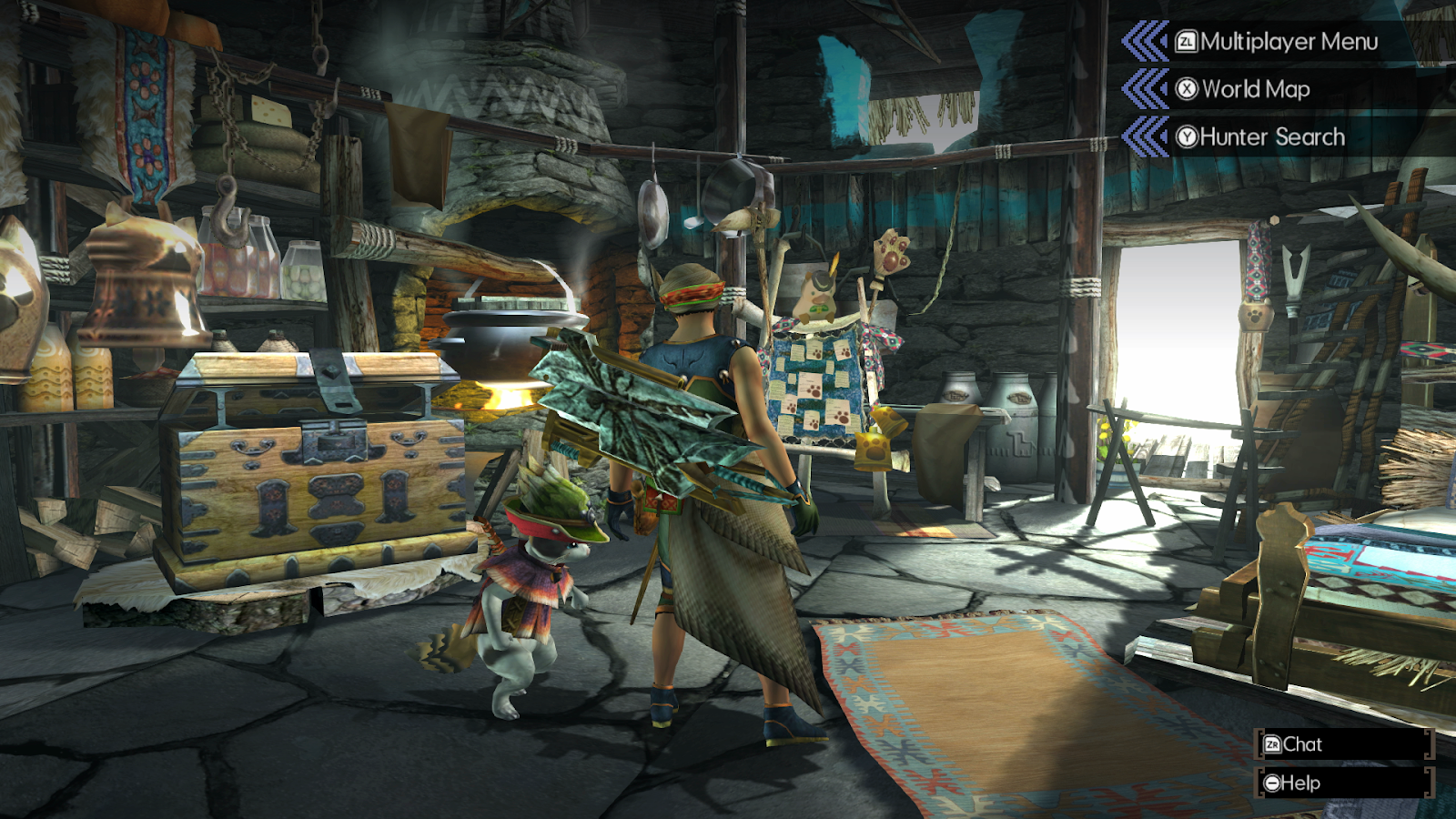Viewport: 1456px width, 819px height.
Task: Click the minus button icon beside Help
Action: coord(1273,782)
